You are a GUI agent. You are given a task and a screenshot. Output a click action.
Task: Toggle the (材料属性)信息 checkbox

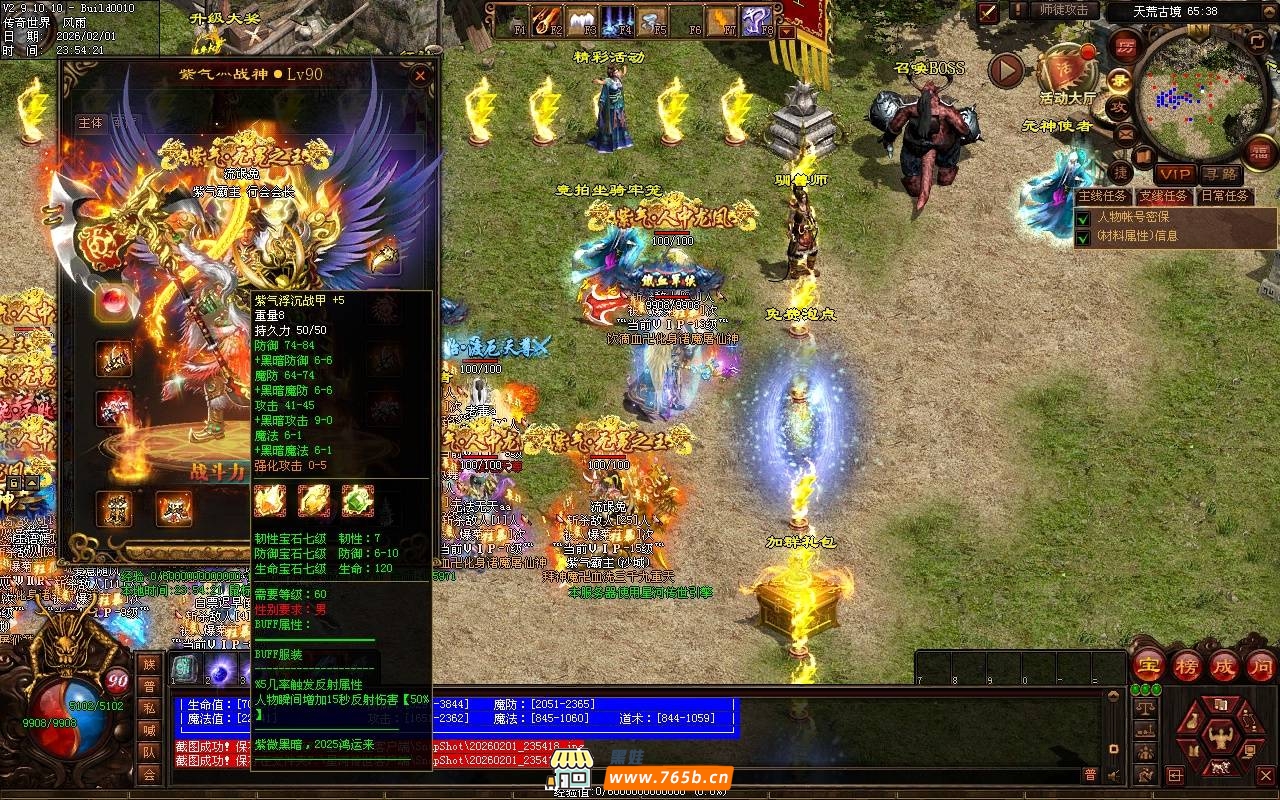pyautogui.click(x=1083, y=237)
